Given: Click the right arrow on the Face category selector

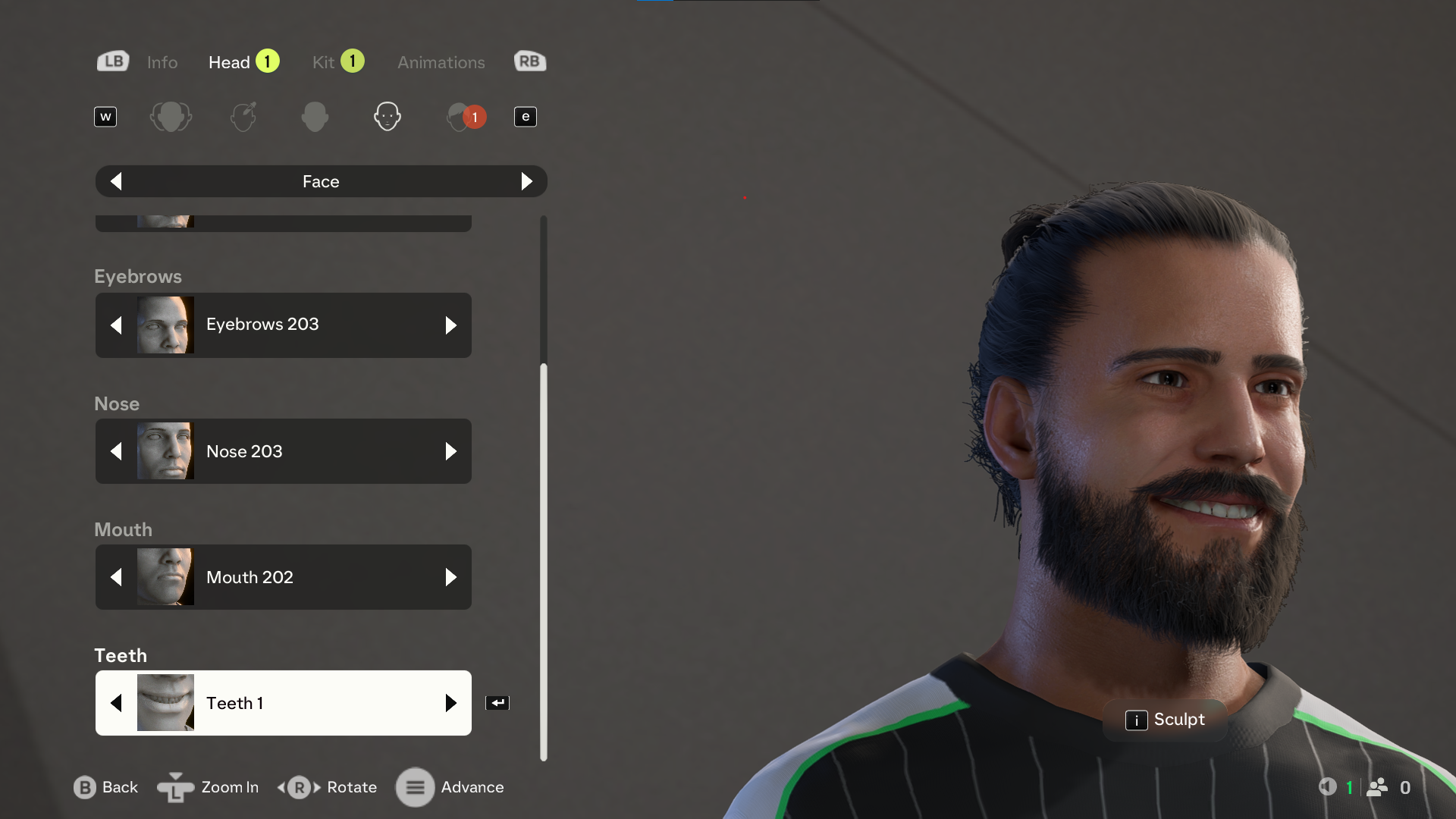Looking at the screenshot, I should [527, 181].
